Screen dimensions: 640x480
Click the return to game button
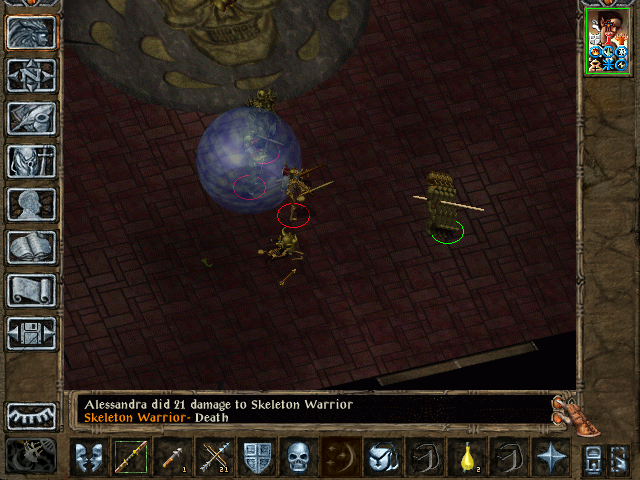point(32,33)
